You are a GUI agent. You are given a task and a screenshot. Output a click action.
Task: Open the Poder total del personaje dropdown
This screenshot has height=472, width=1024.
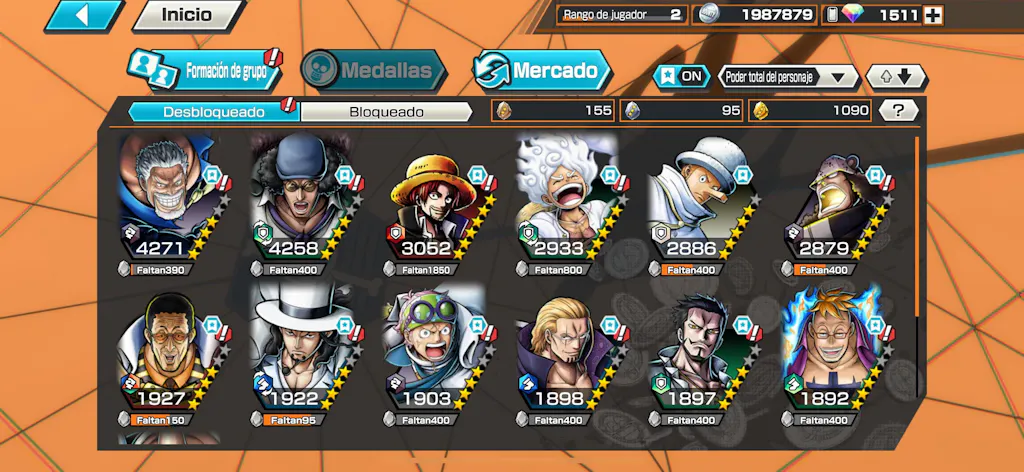coord(788,76)
